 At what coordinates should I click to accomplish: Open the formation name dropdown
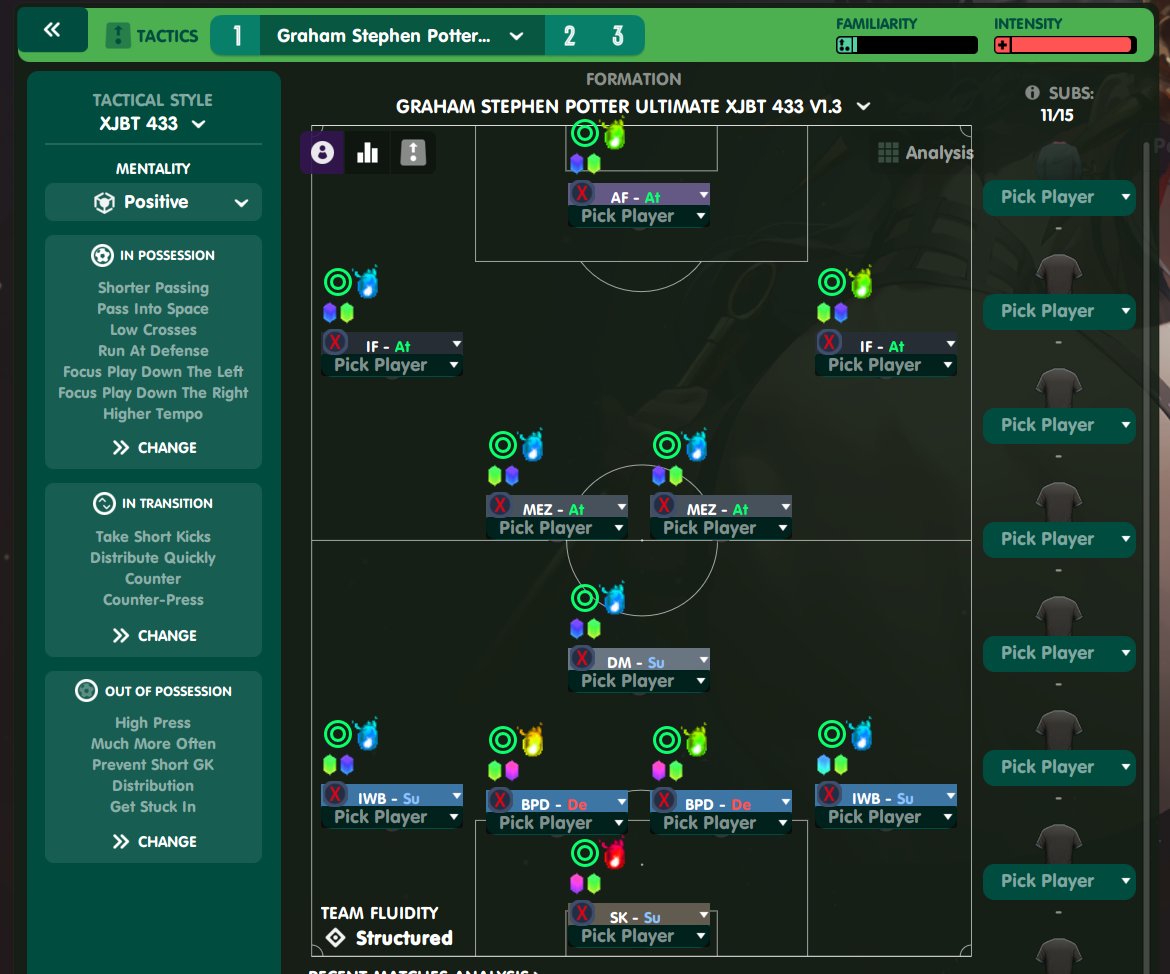633,106
